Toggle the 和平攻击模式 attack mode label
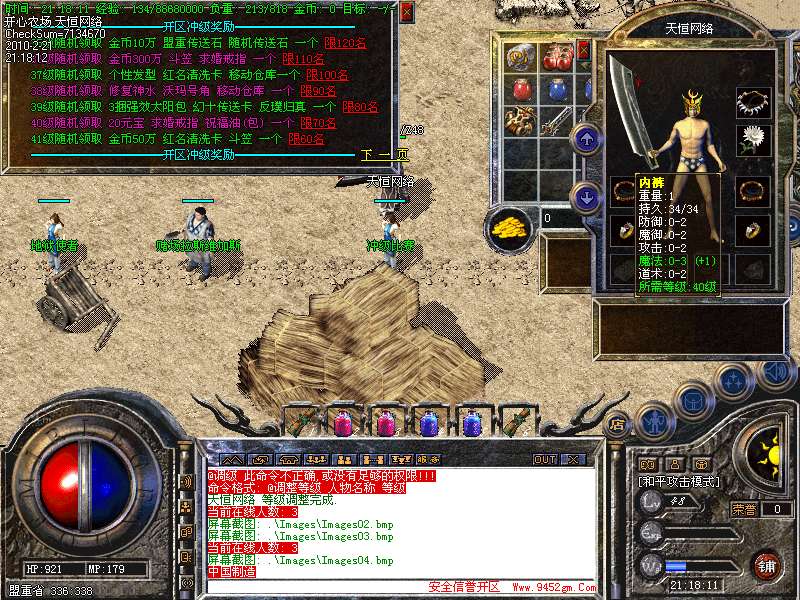The width and height of the screenshot is (800, 600). click(681, 482)
